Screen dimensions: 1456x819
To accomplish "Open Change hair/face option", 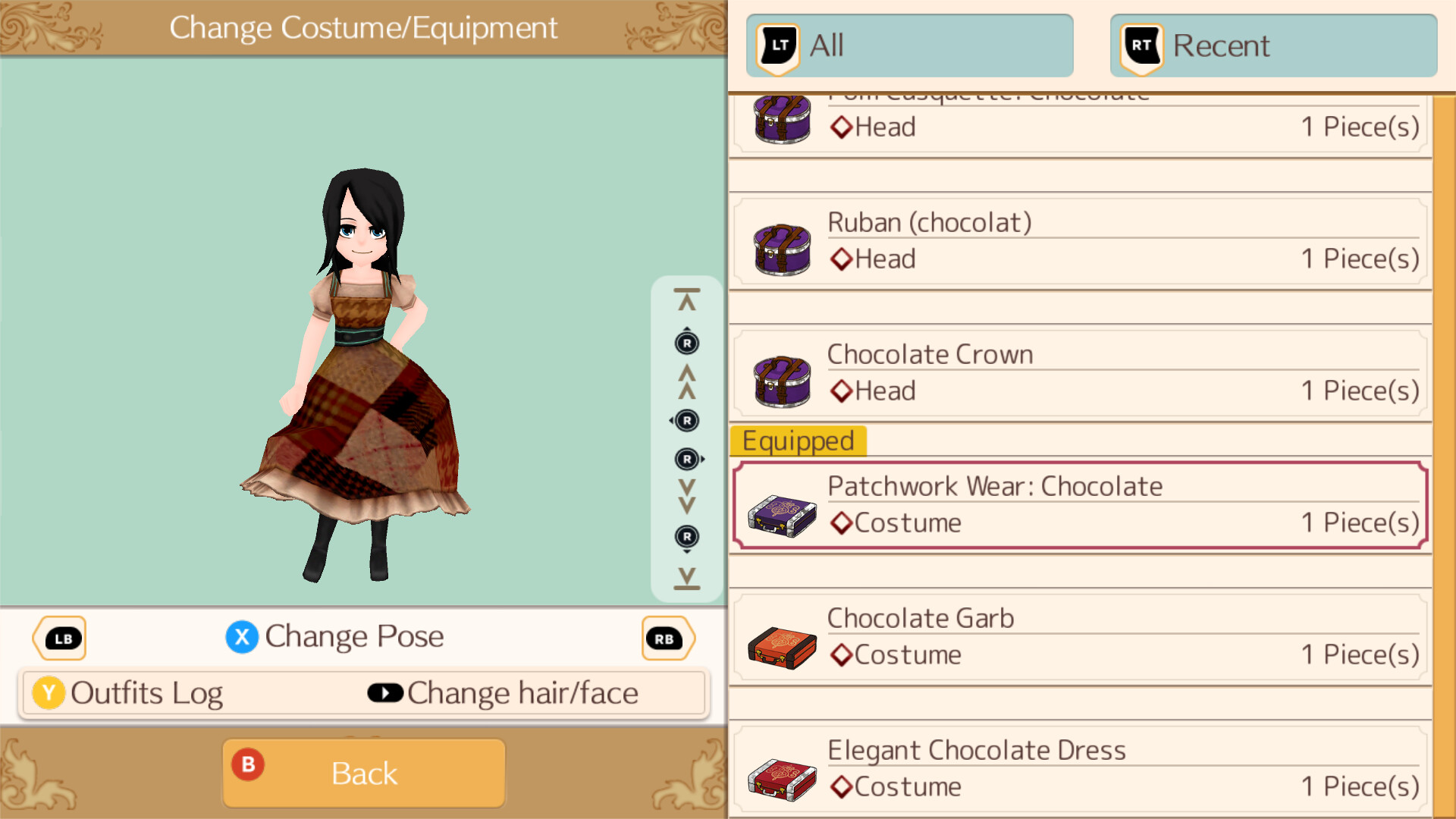I will tap(504, 693).
